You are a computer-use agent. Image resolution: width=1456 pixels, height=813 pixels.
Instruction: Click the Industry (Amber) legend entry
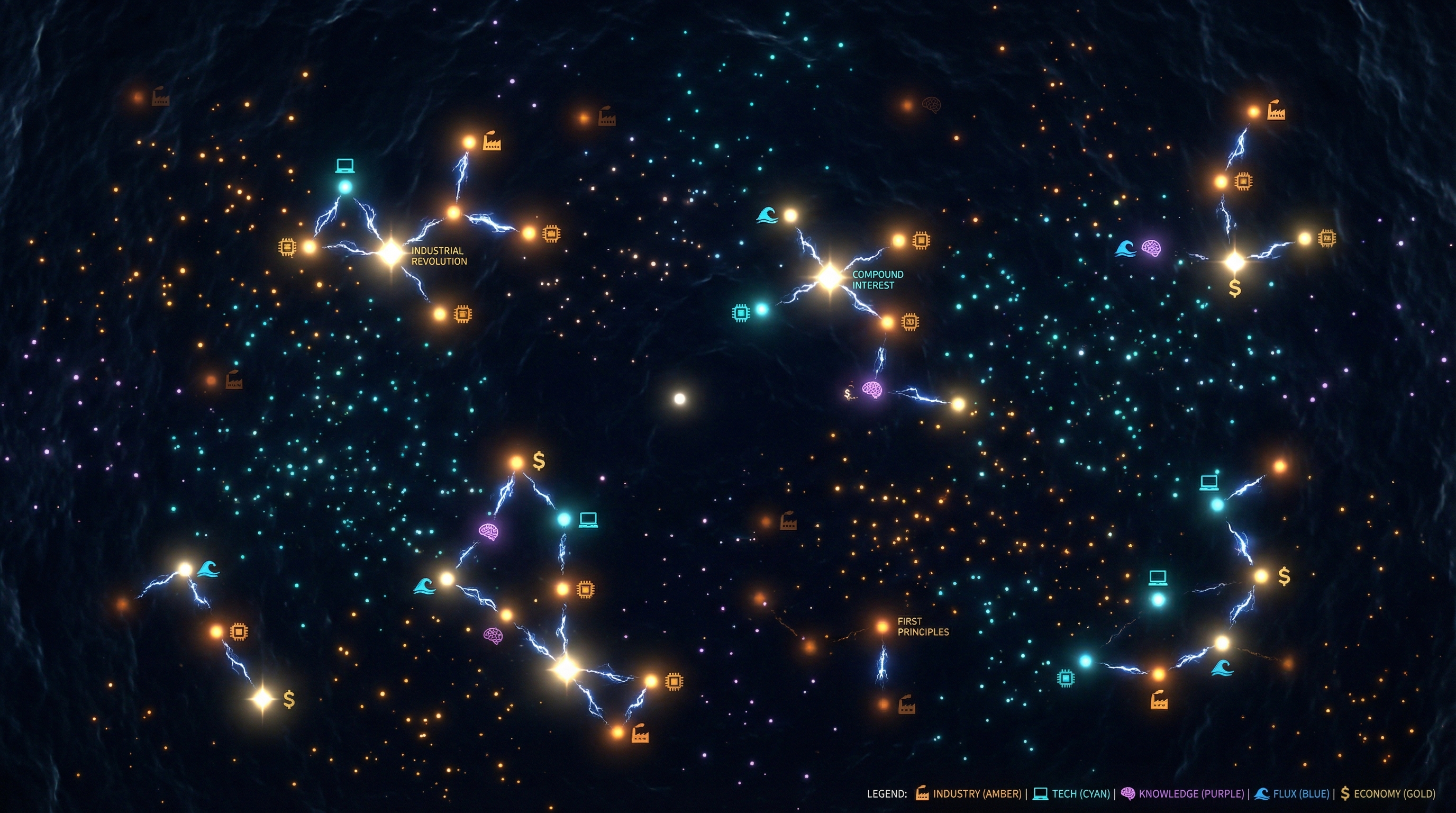pyautogui.click(x=969, y=794)
